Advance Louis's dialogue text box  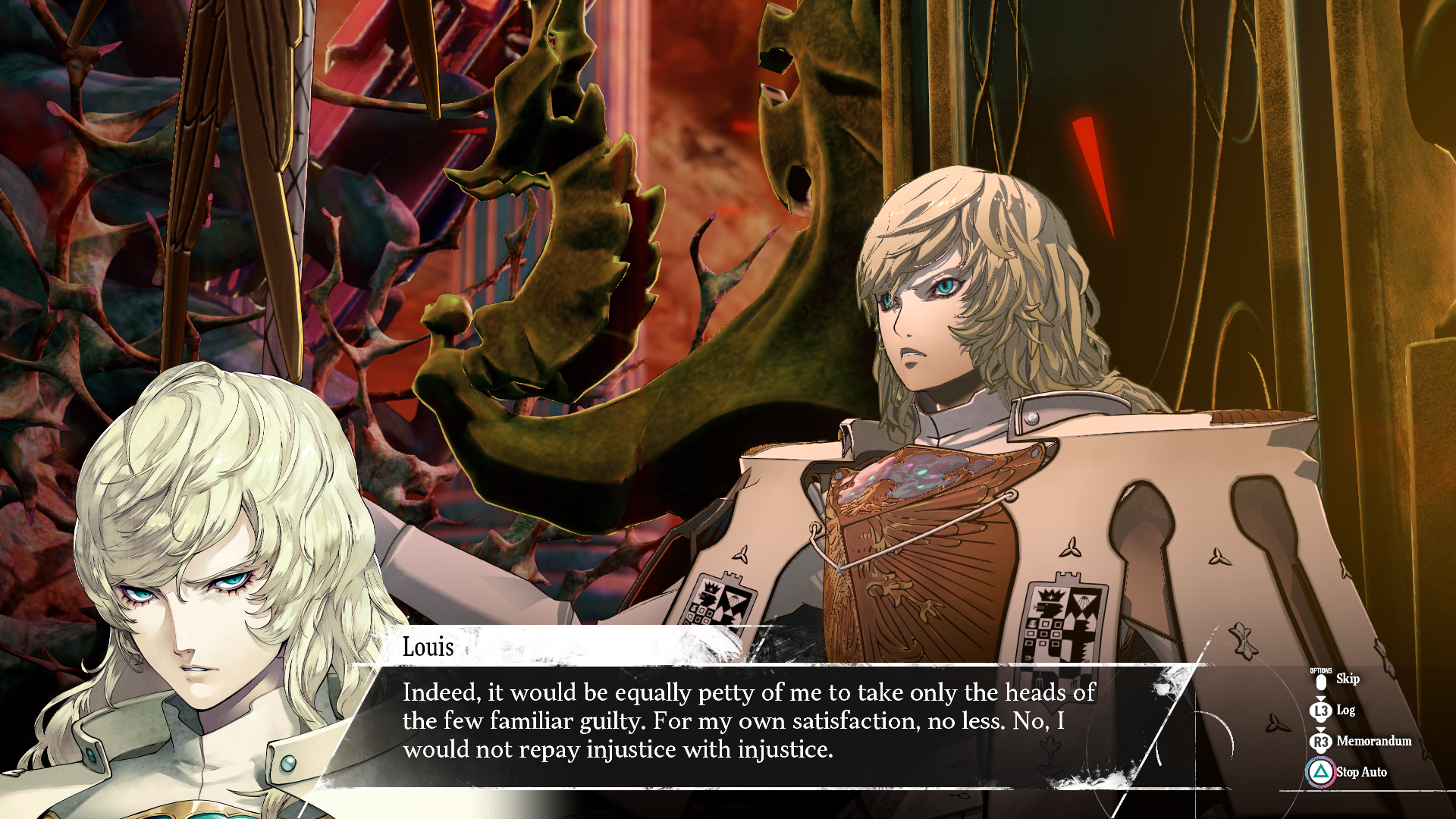[x=748, y=720]
